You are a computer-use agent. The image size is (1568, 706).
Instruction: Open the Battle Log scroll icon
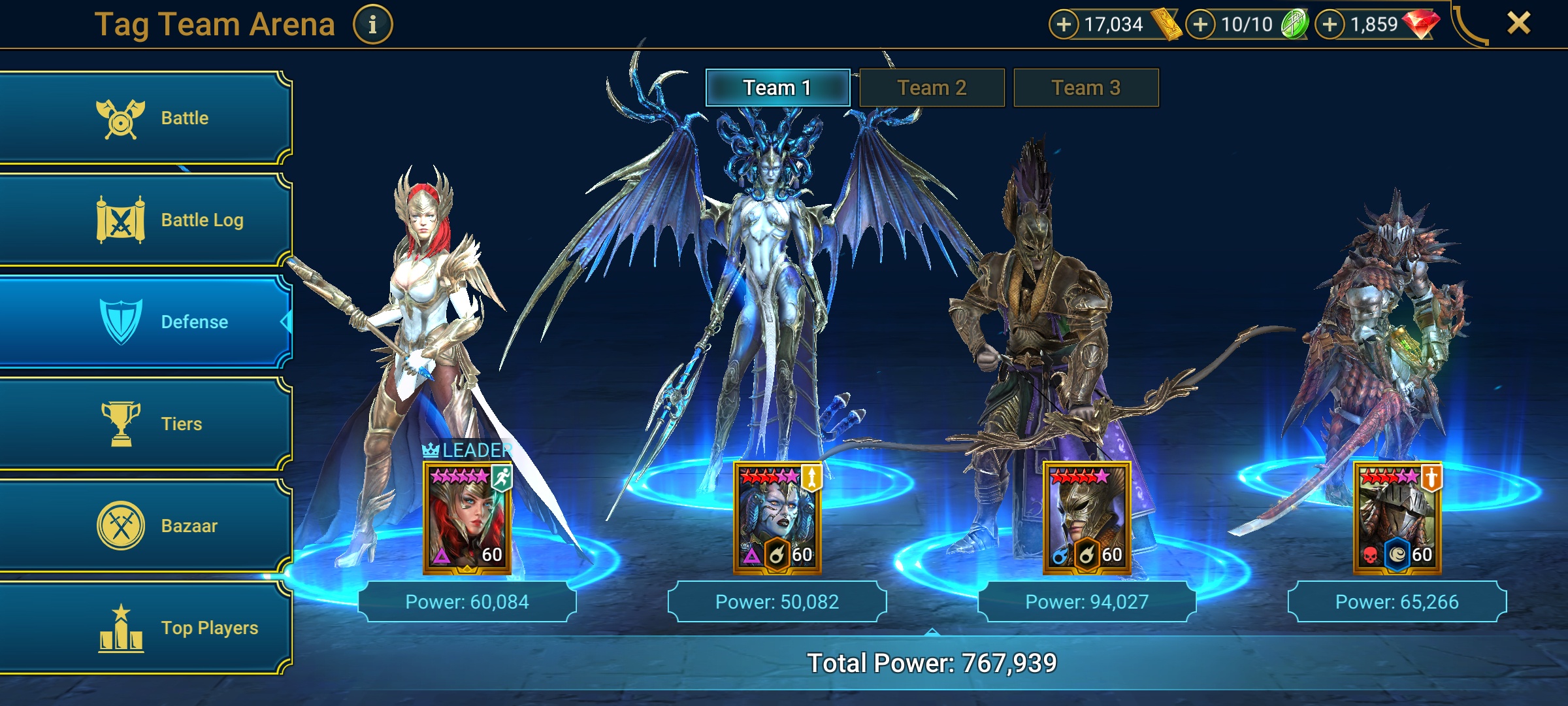[x=120, y=220]
